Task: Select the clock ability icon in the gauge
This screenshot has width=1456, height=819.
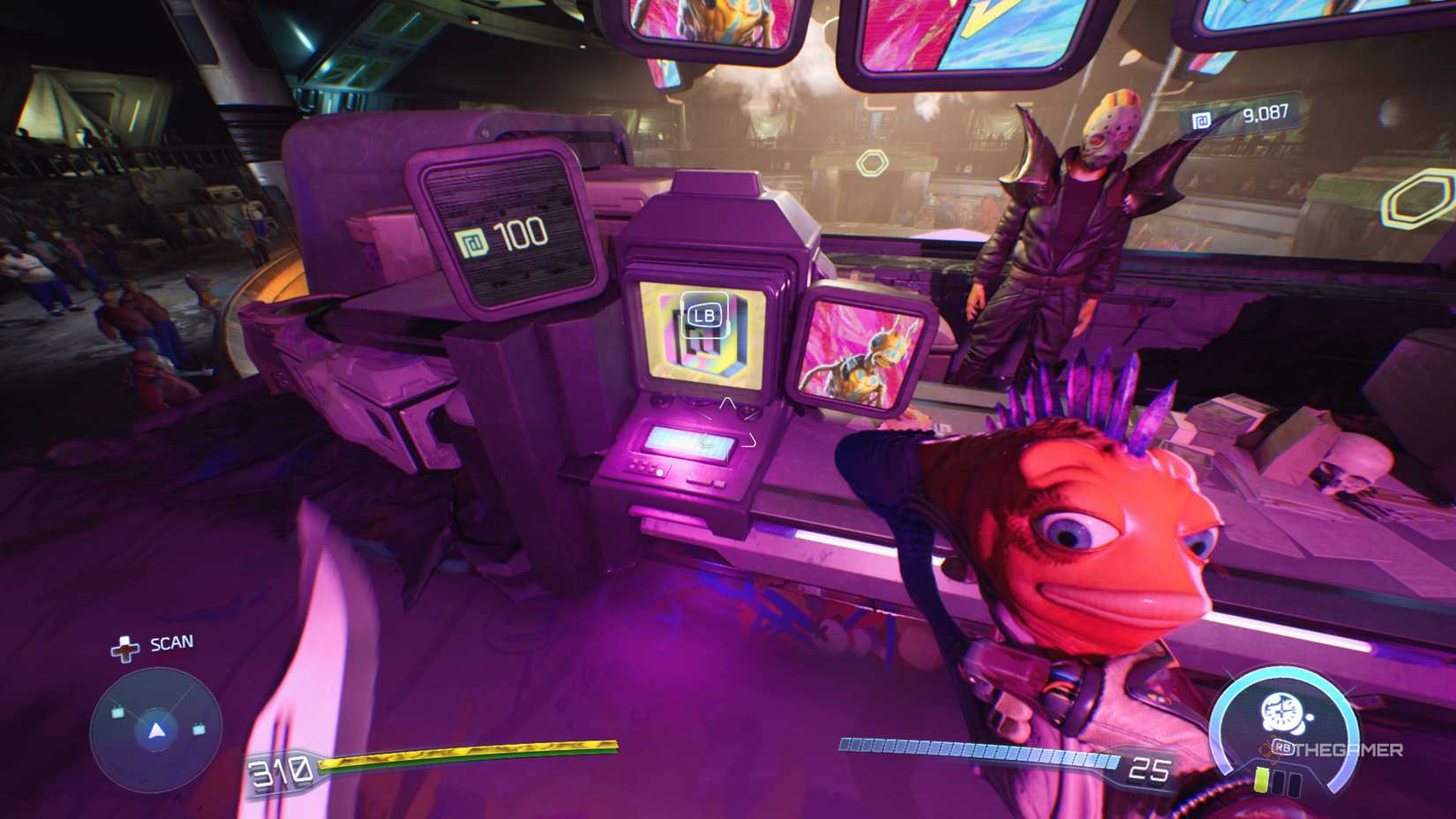Action: click(x=1281, y=711)
